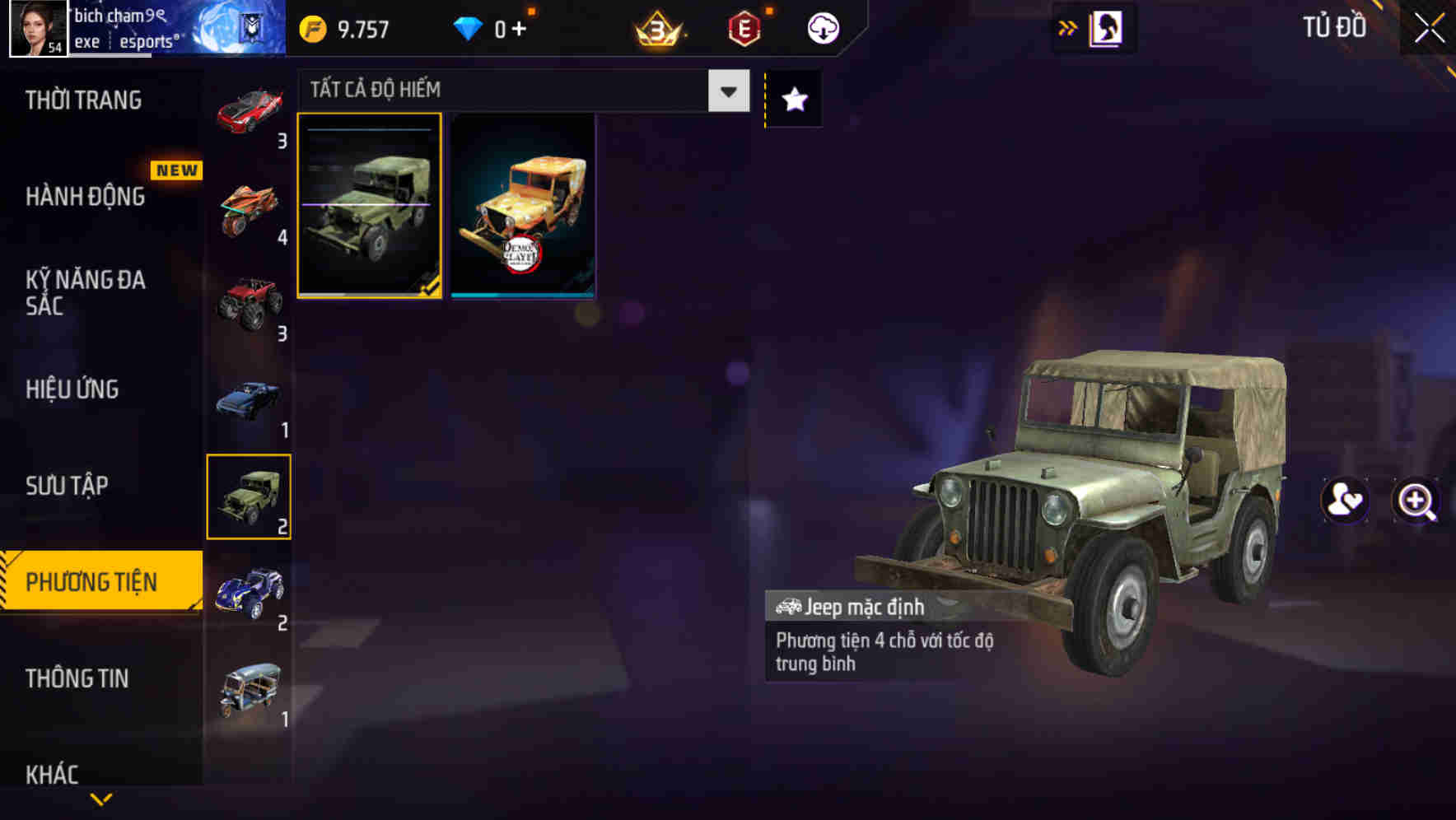Image resolution: width=1456 pixels, height=820 pixels.
Task: Toggle the star favorites filter
Action: tap(792, 100)
